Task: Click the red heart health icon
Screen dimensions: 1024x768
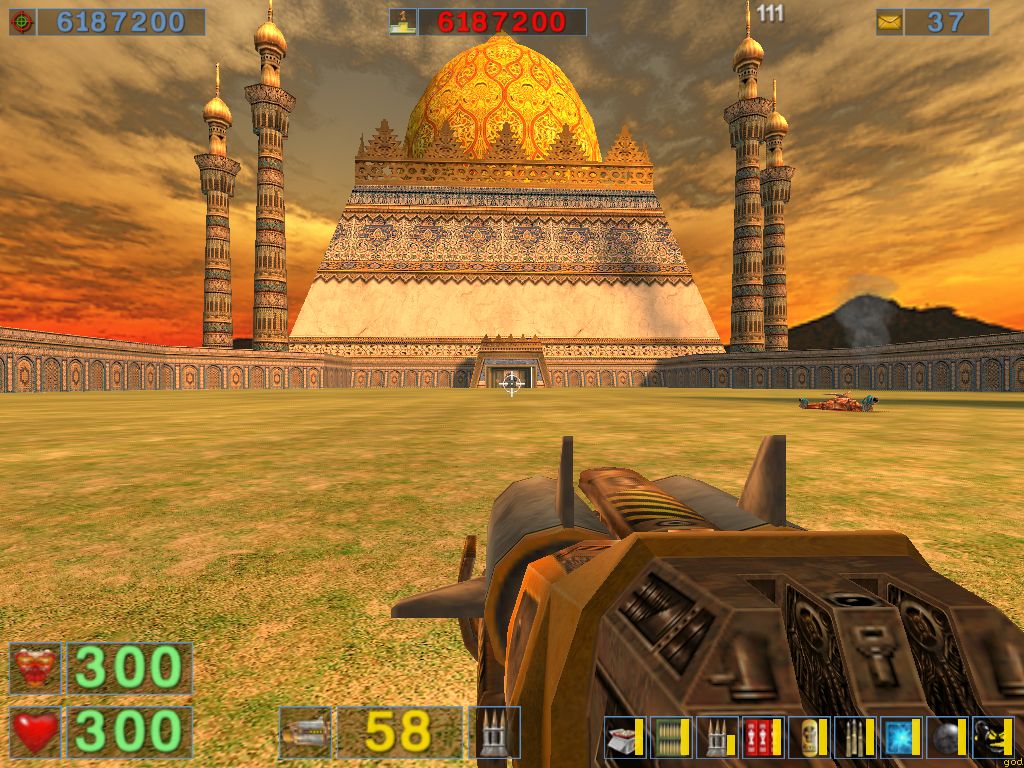Action: [x=35, y=732]
